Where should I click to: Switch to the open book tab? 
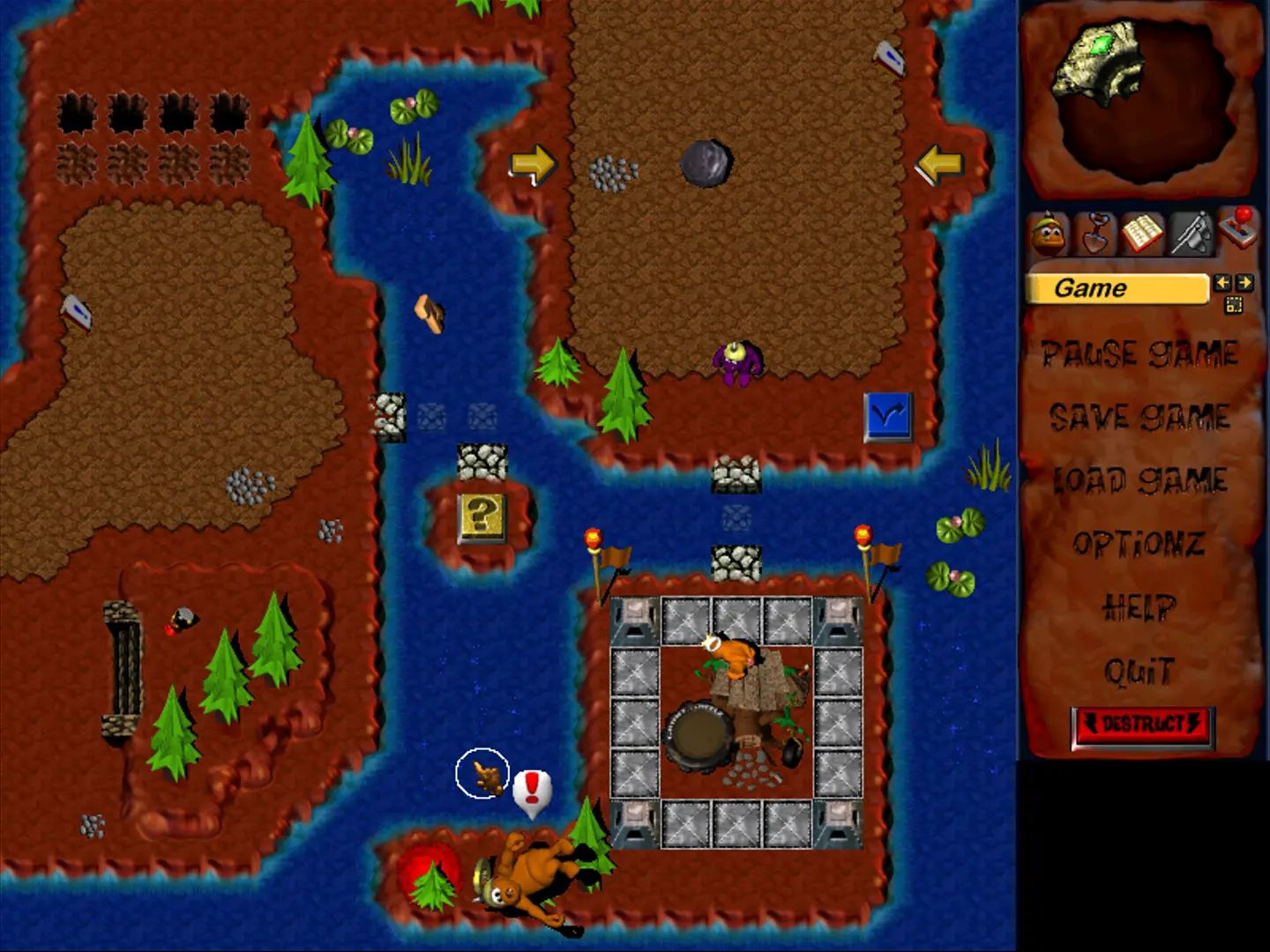[x=1143, y=234]
